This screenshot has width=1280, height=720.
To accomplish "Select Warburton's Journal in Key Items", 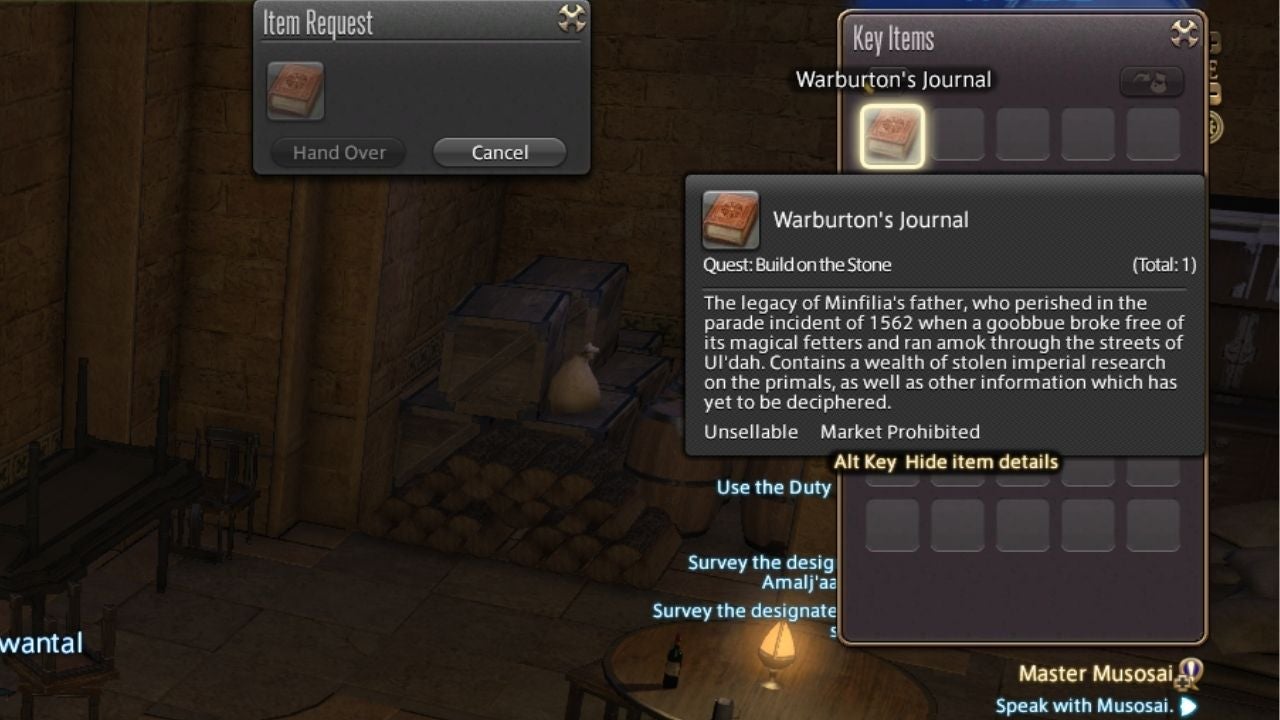I will tap(891, 134).
